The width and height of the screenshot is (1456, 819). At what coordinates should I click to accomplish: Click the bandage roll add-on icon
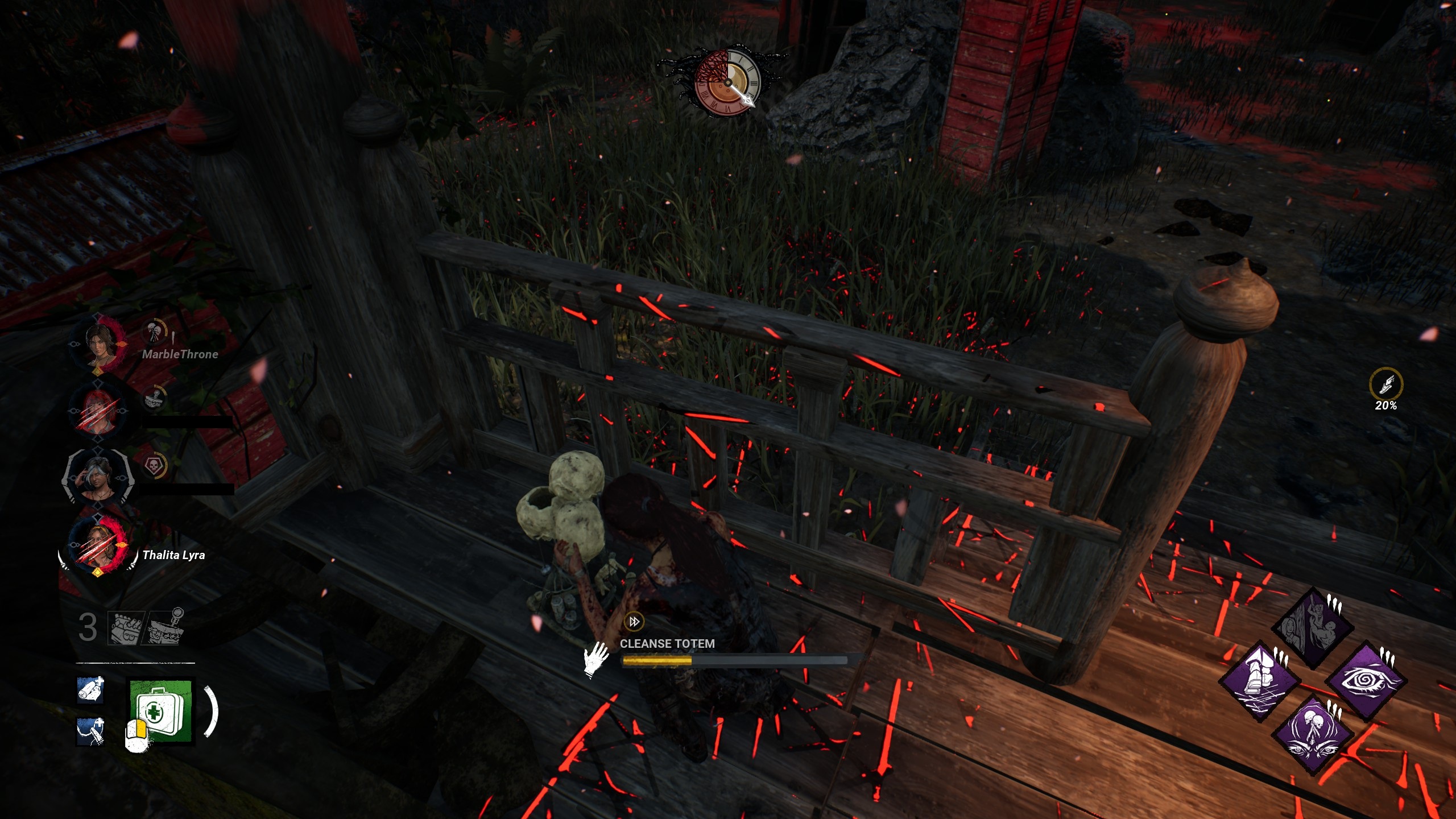click(90, 690)
